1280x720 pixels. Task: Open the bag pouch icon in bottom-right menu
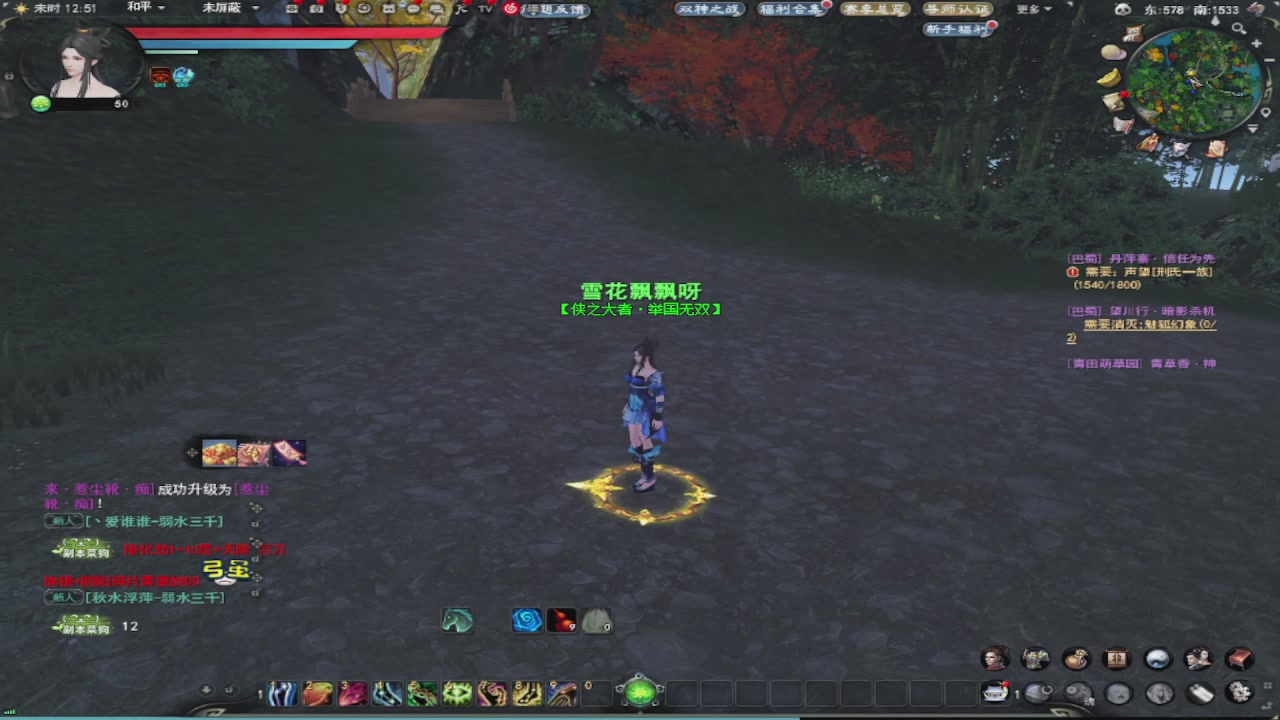[x=1076, y=658]
